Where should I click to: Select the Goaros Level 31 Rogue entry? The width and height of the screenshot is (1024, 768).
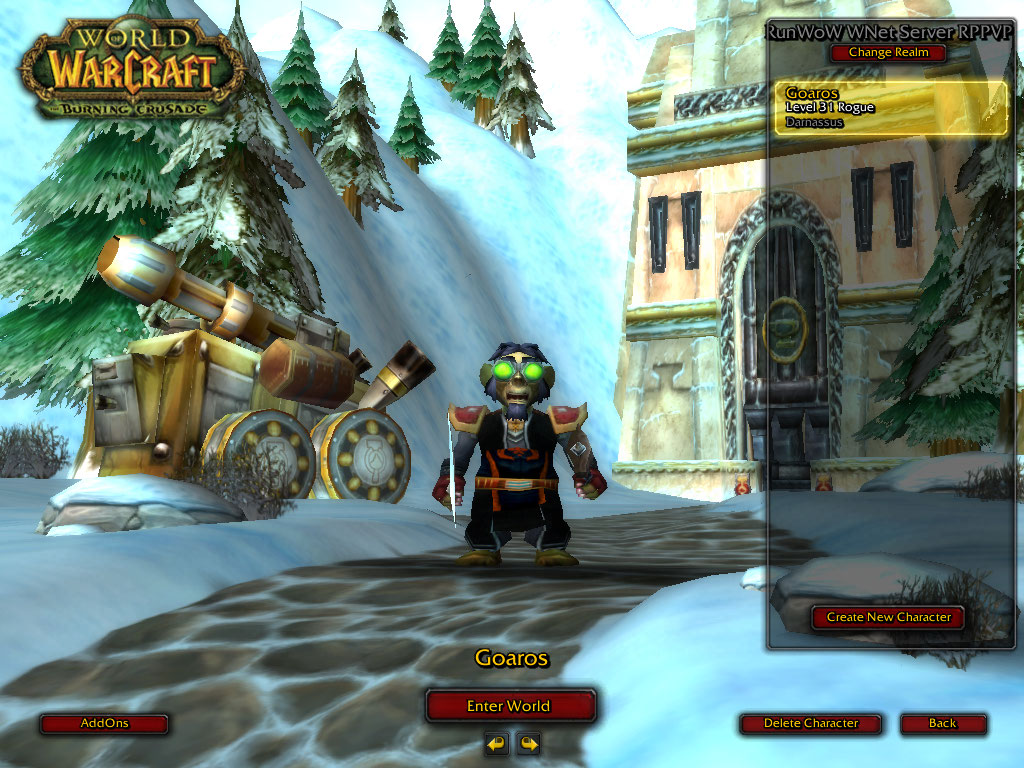pyautogui.click(x=891, y=108)
